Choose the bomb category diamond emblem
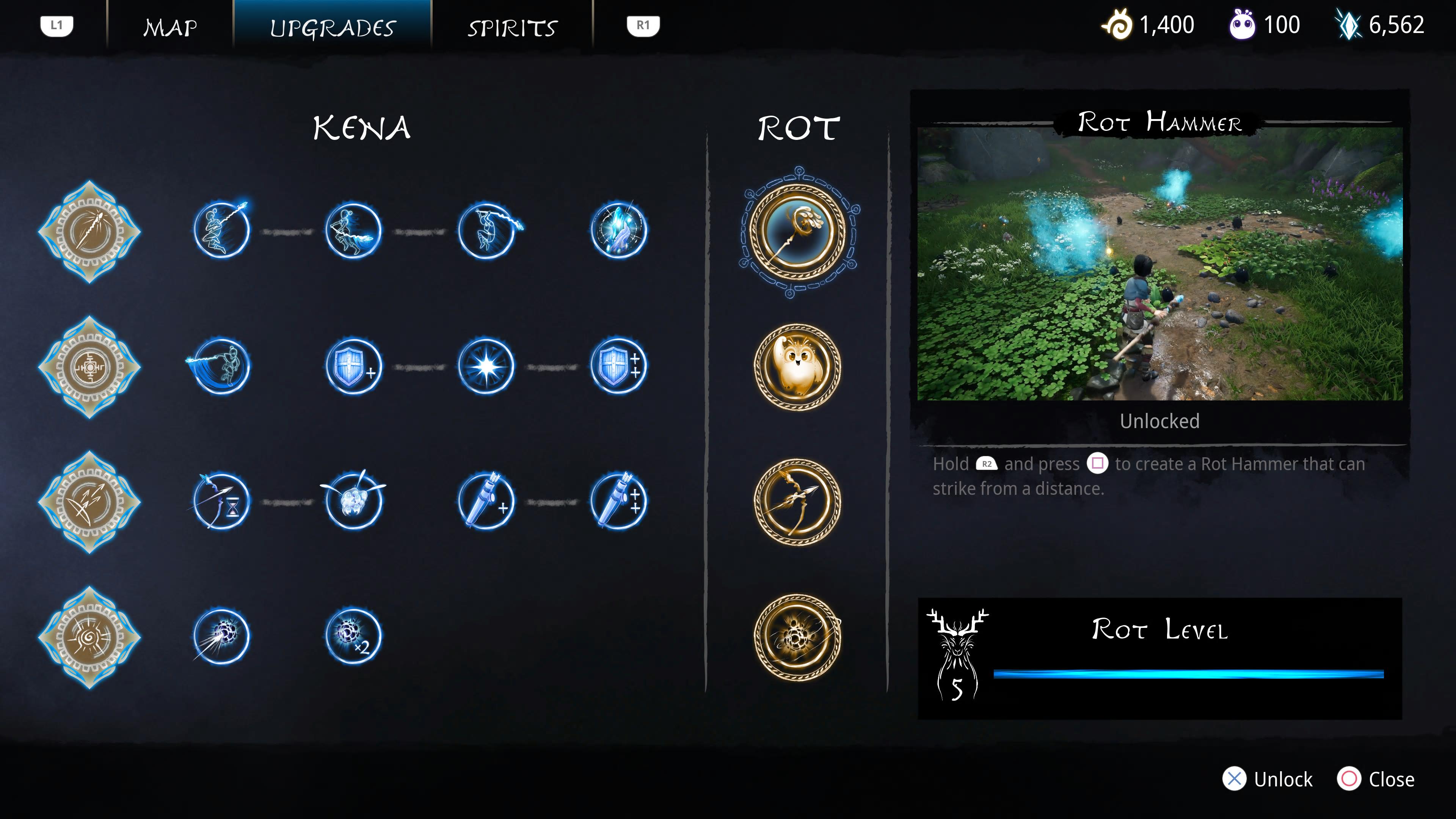The height and width of the screenshot is (819, 1456). click(89, 637)
